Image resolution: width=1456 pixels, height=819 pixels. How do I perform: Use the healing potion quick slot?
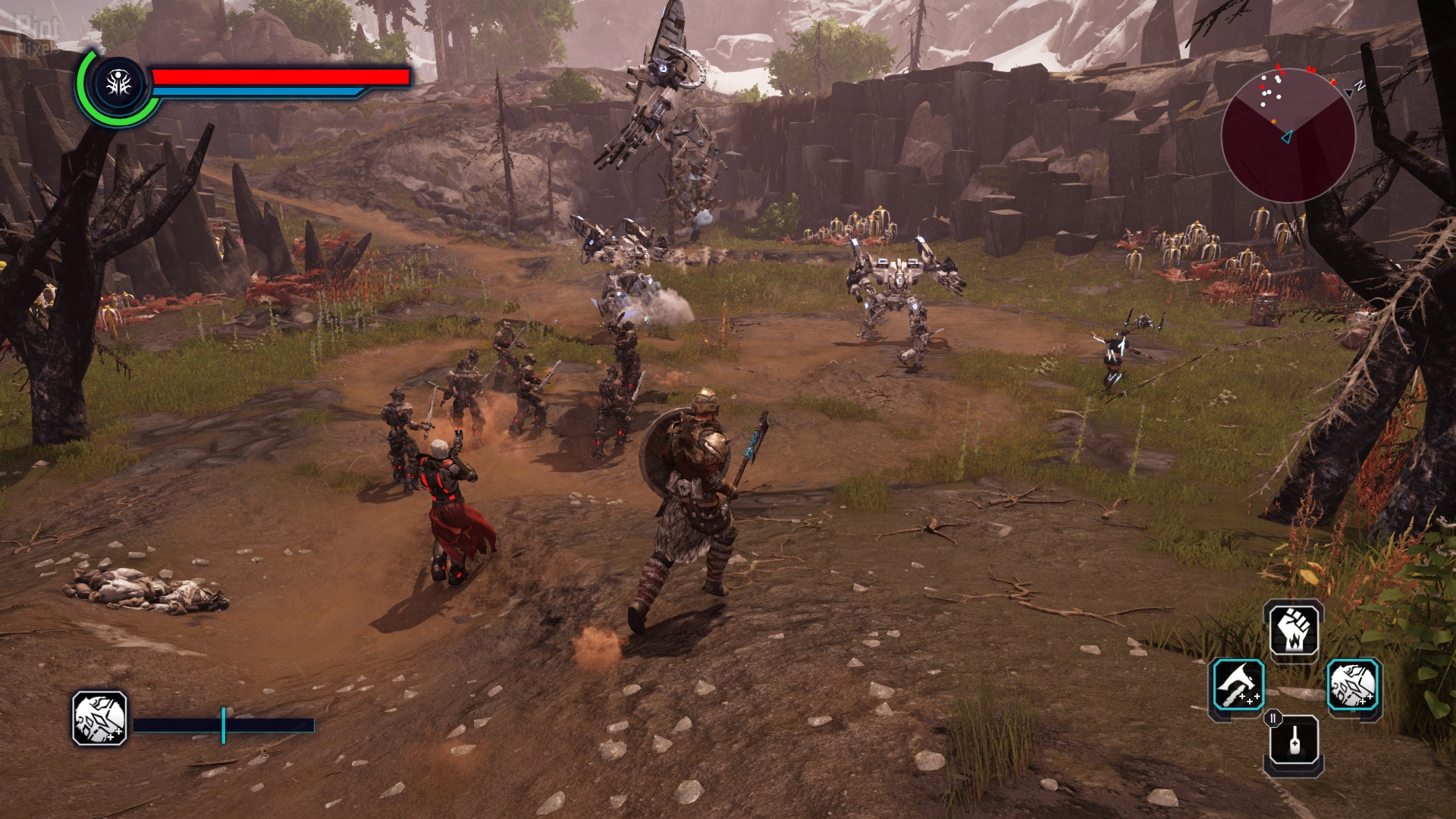(1295, 742)
